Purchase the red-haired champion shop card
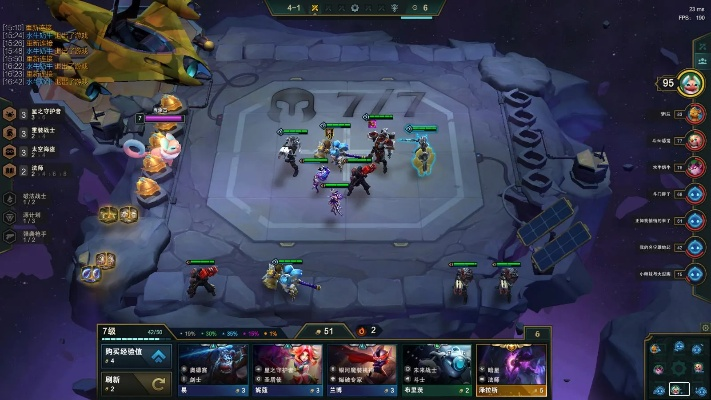Image resolution: width=711 pixels, height=400 pixels. point(287,369)
